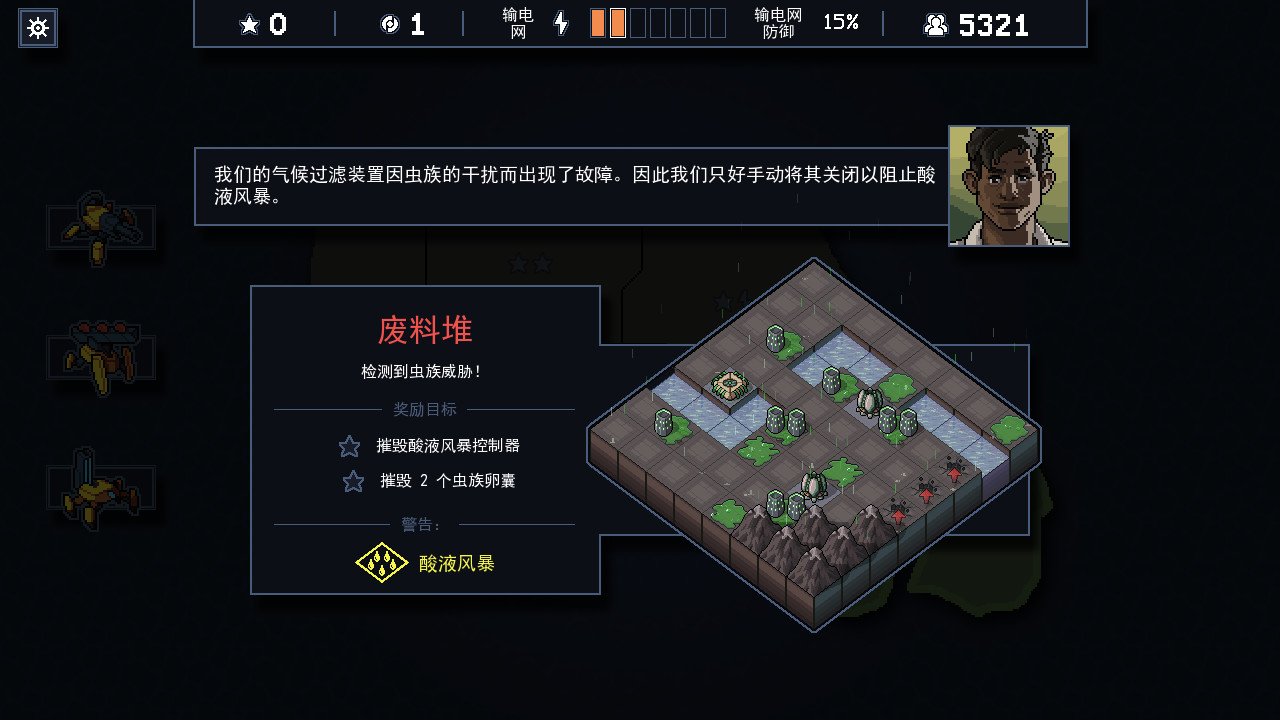Image resolution: width=1280 pixels, height=720 pixels.
Task: Click the pilot portrait in the top right
Action: 1008,186
